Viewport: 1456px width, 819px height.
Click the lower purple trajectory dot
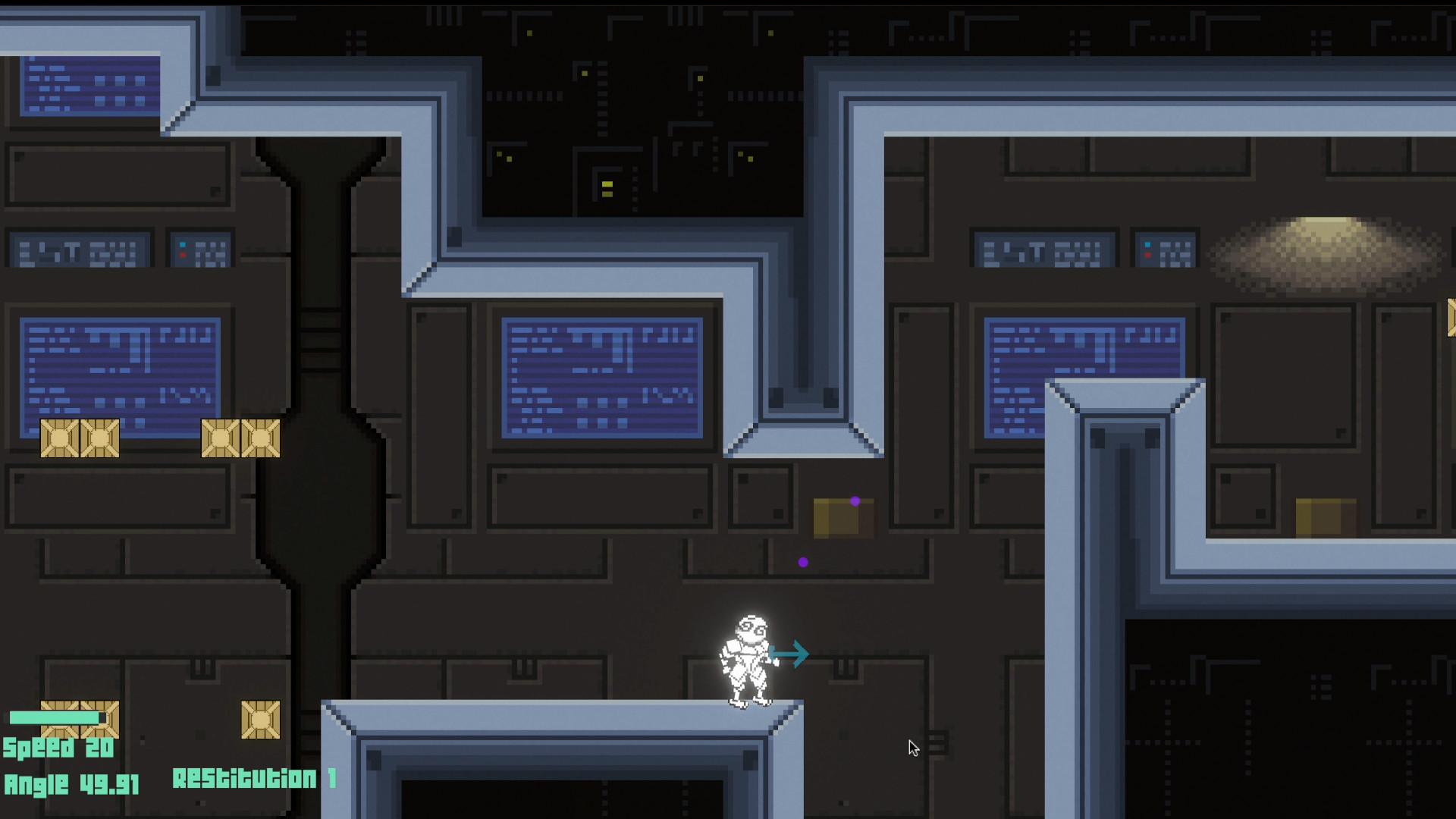(803, 562)
